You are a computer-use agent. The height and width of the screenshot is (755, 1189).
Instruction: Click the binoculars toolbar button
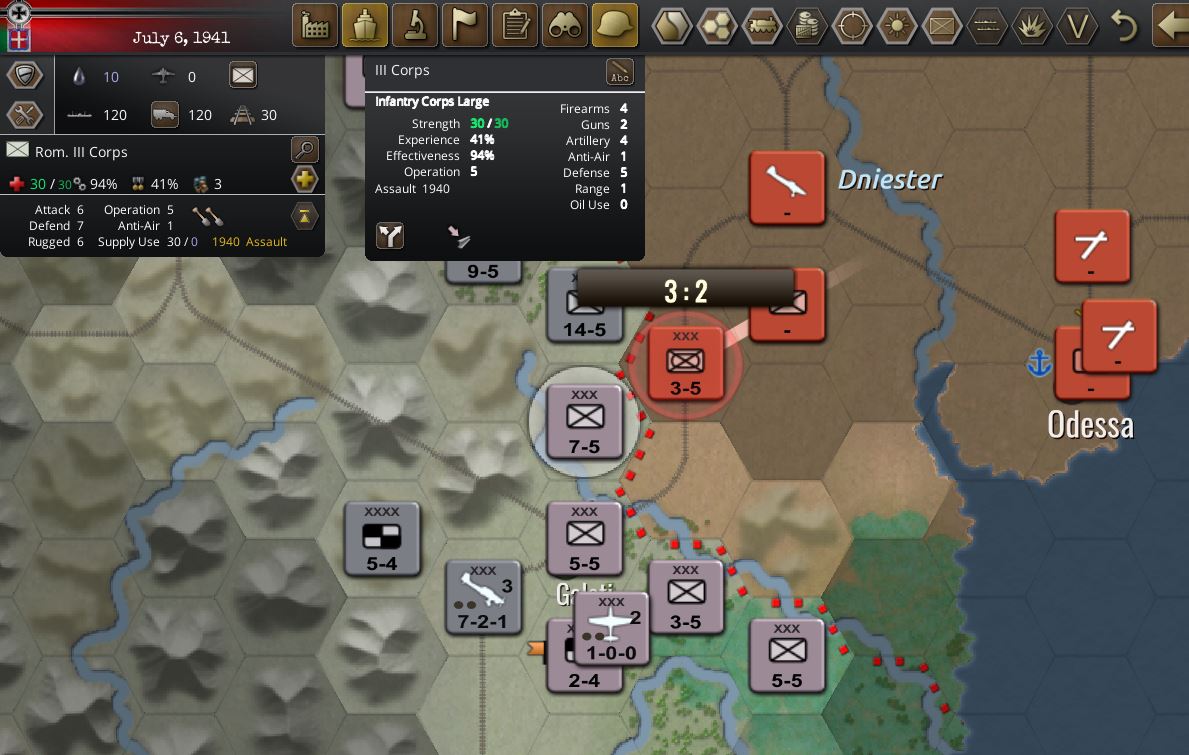[565, 25]
